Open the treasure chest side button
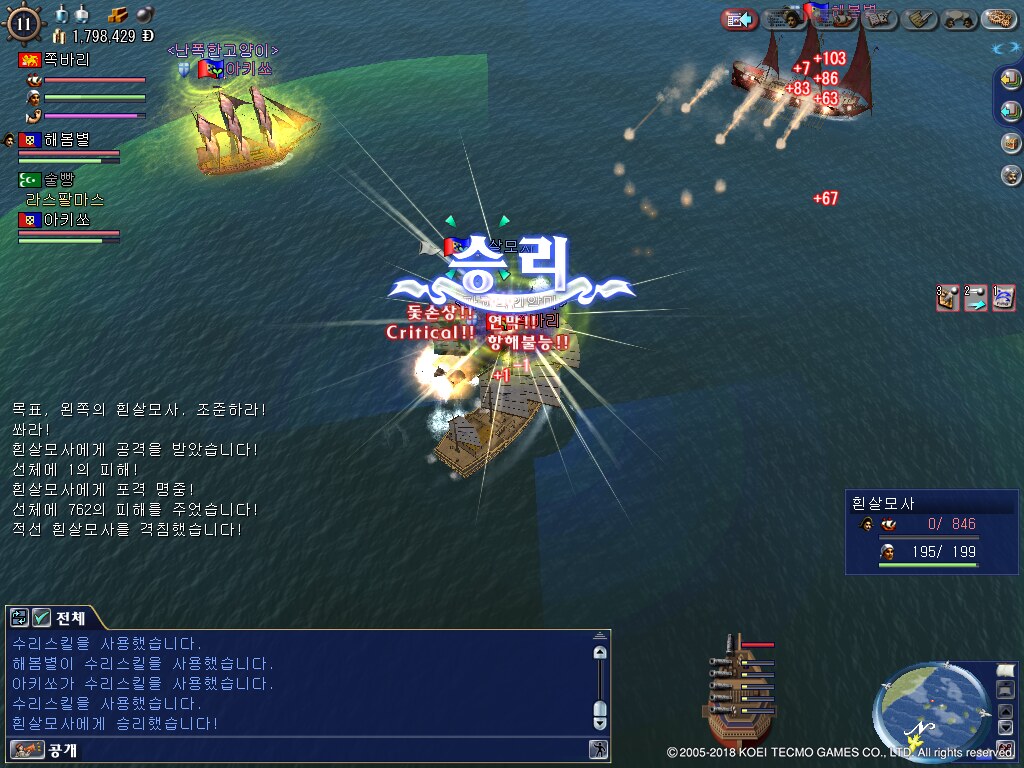This screenshot has width=1024, height=768. coord(1011,143)
